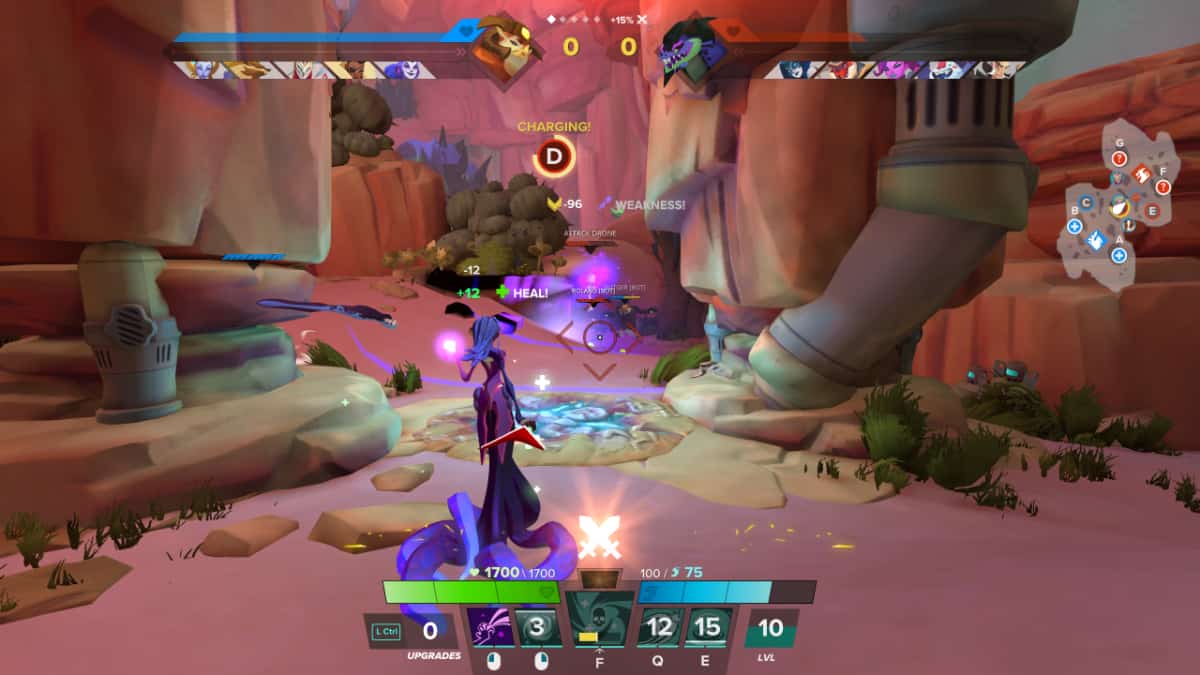Select point F marker on minimap
This screenshot has width=1200, height=675.
coord(1163,186)
